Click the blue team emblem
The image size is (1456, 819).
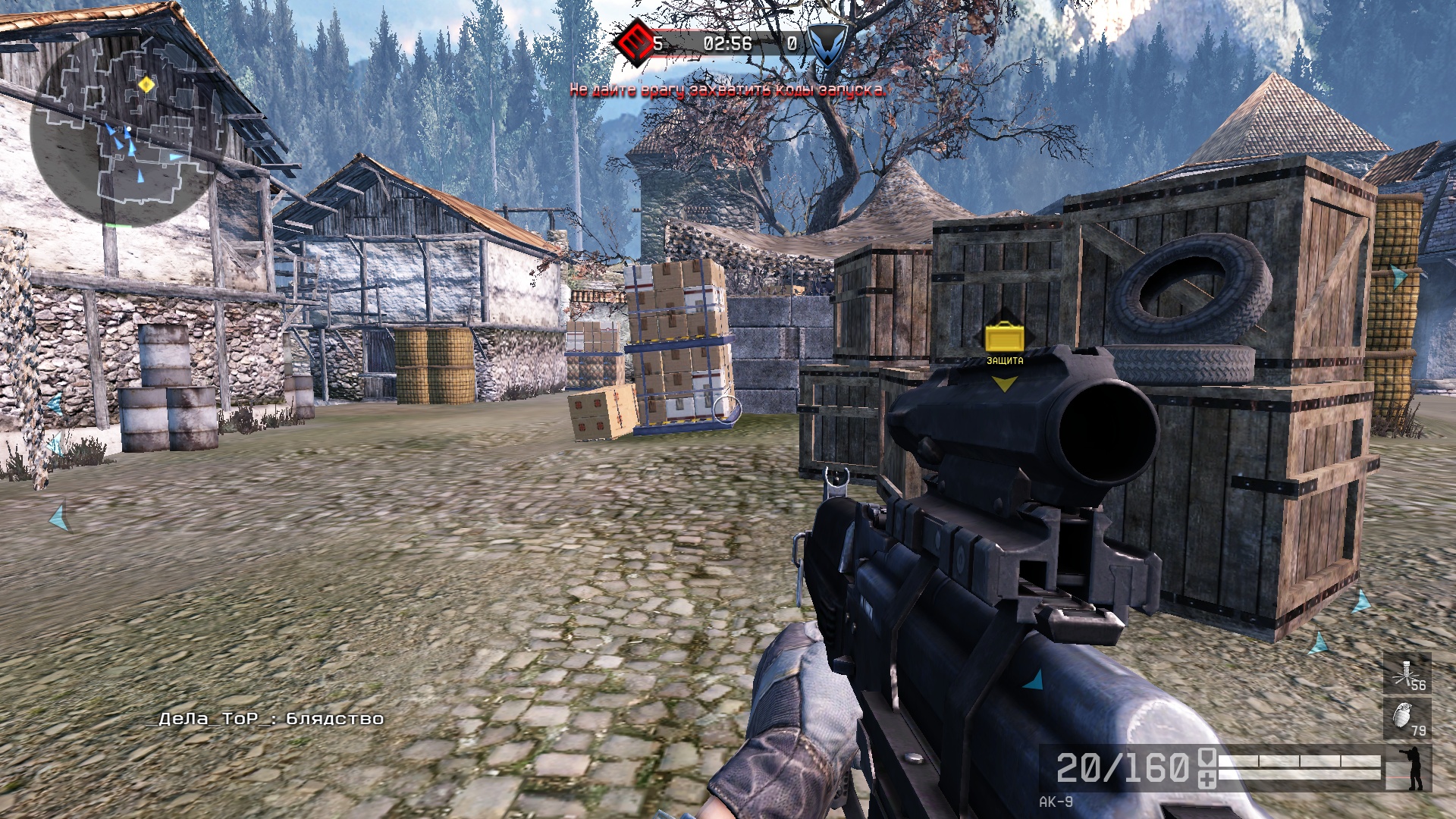tap(826, 43)
